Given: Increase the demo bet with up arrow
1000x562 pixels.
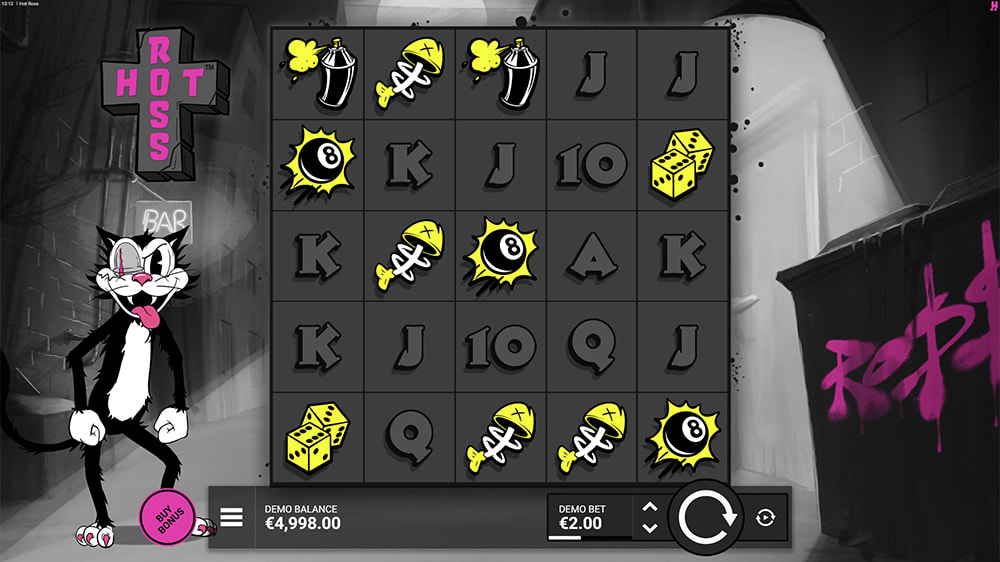Looking at the screenshot, I should tap(649, 507).
